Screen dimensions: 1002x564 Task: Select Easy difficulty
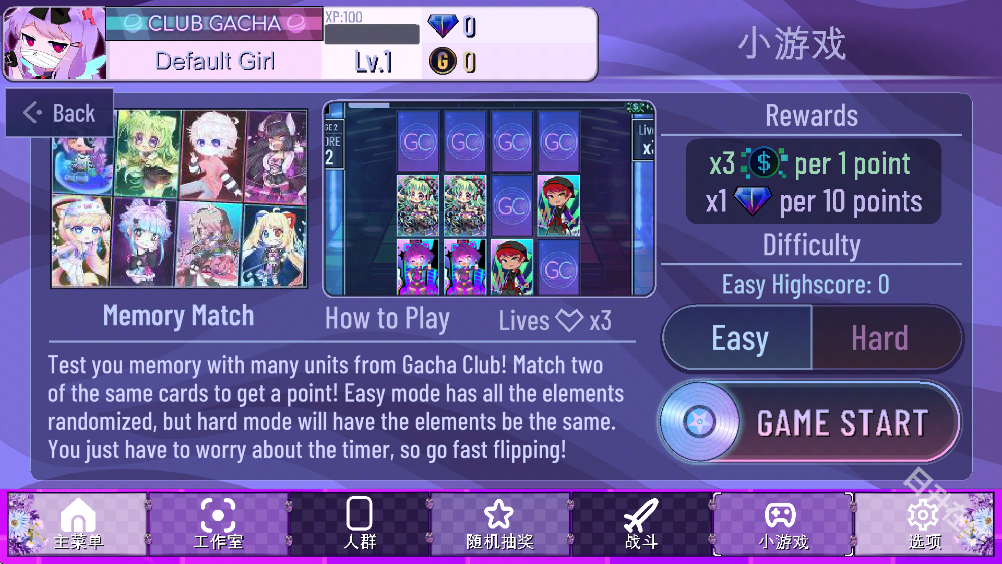[x=738, y=339]
